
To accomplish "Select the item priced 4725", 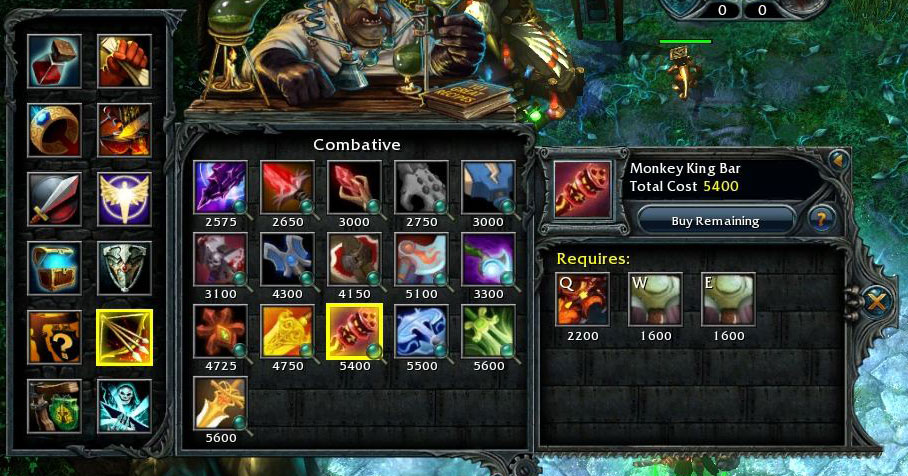I will pos(219,331).
